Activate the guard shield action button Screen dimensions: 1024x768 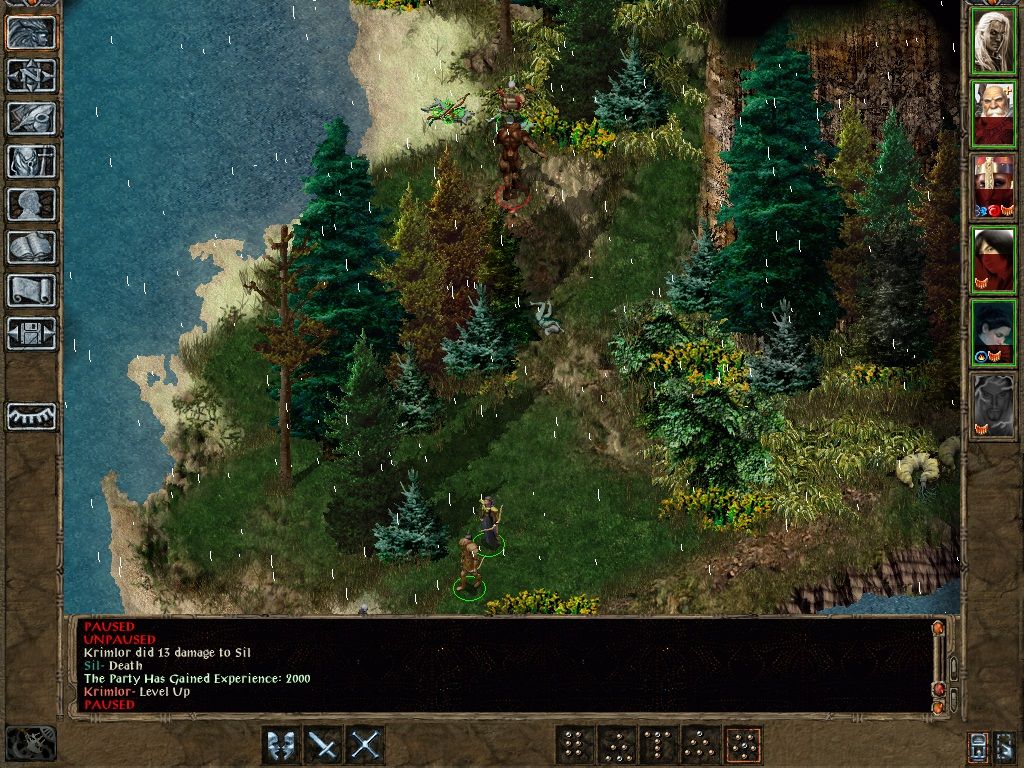click(281, 745)
